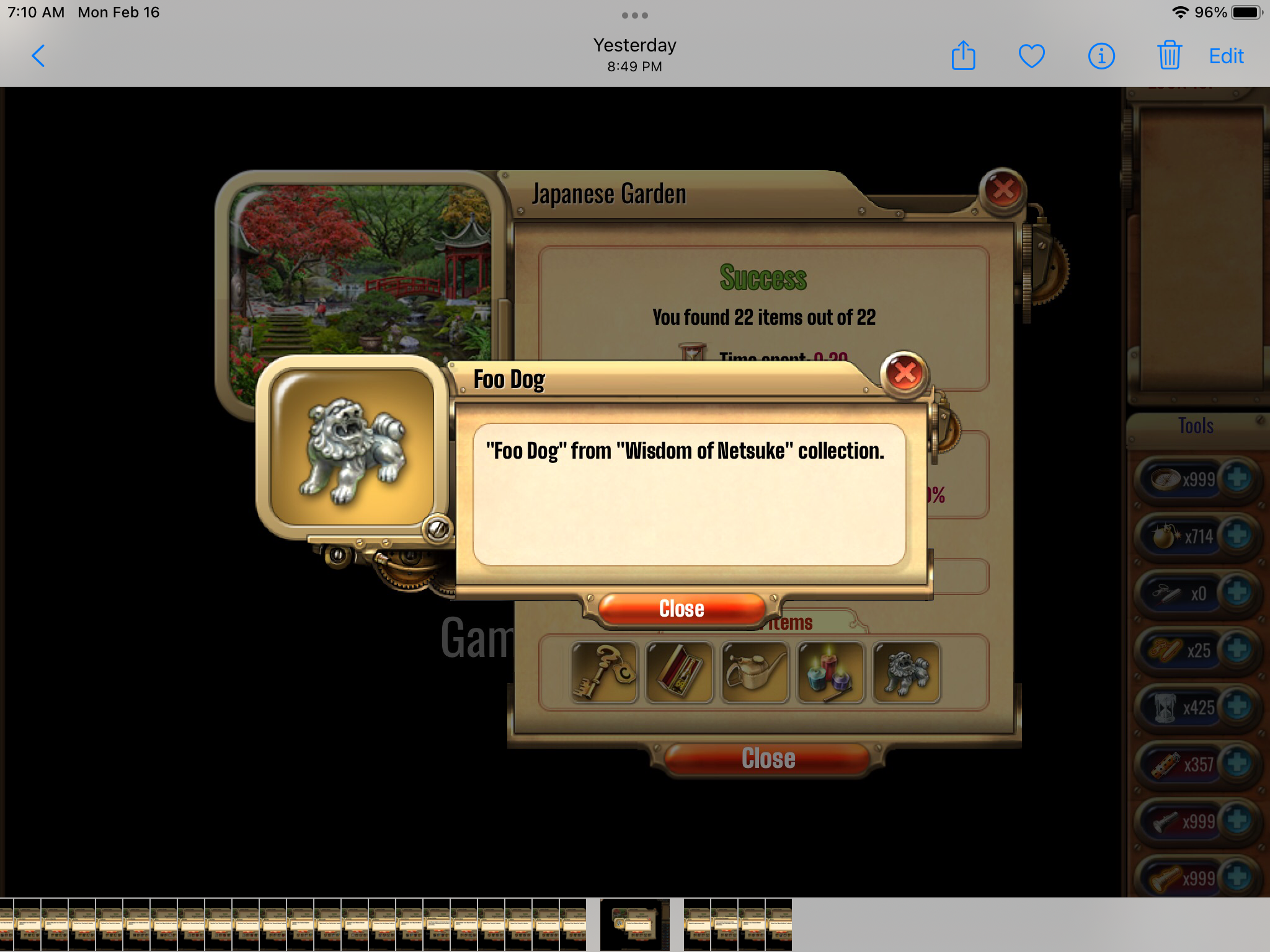Click the dimmed Close button below the reward items
1270x952 pixels.
768,759
